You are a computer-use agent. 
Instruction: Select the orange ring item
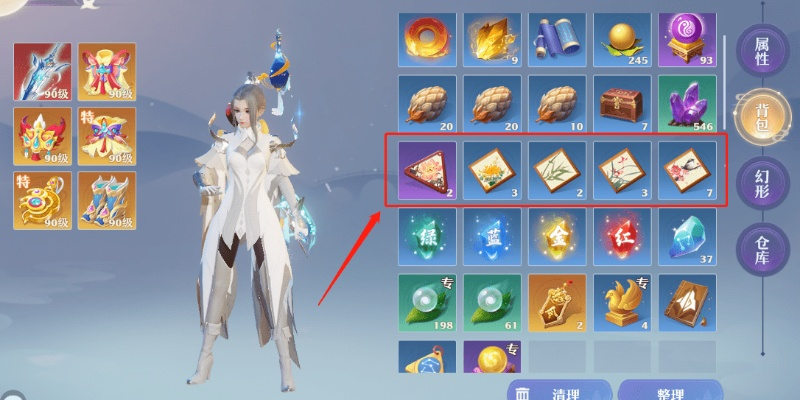coord(427,40)
